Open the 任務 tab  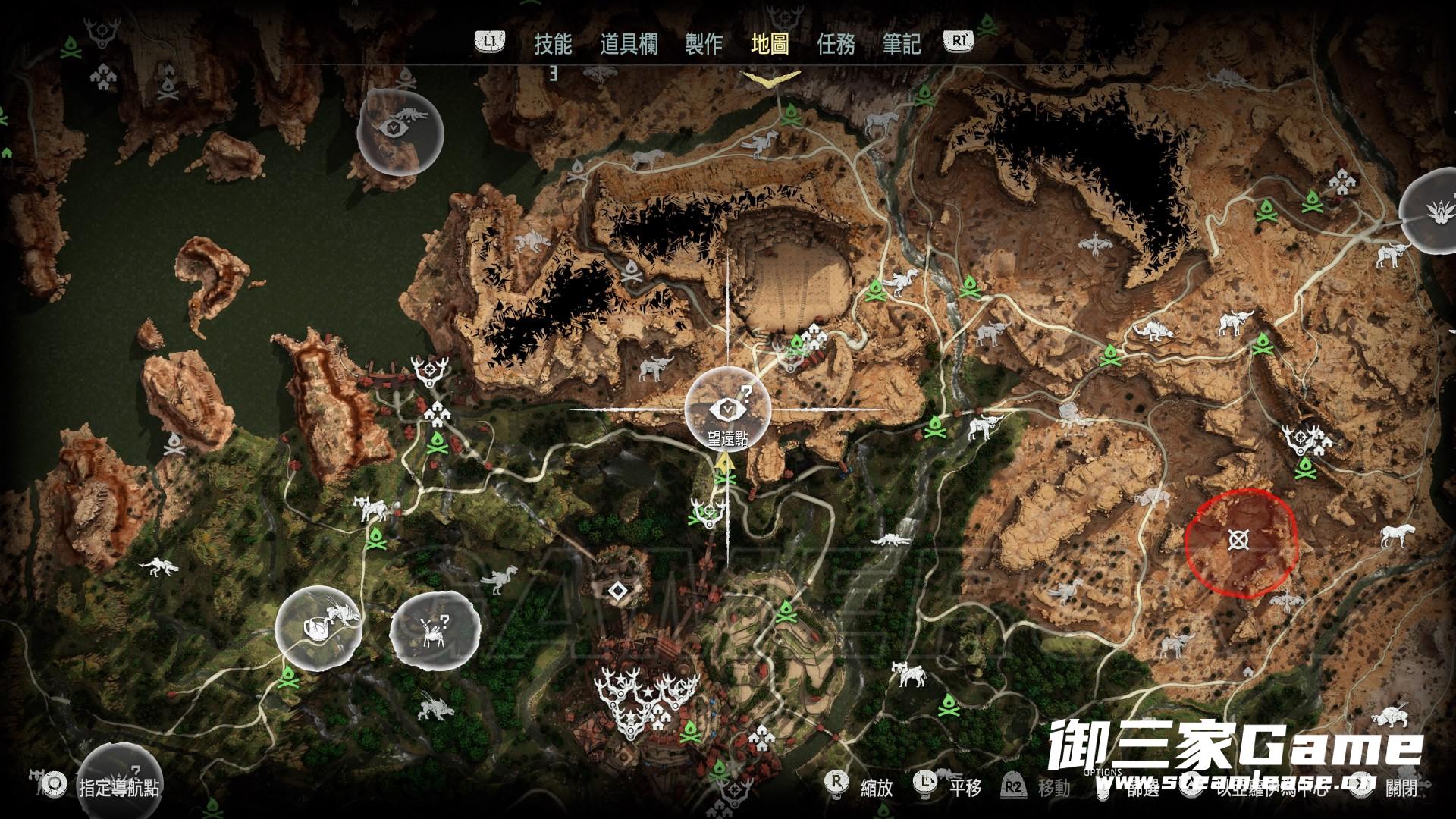click(x=836, y=44)
